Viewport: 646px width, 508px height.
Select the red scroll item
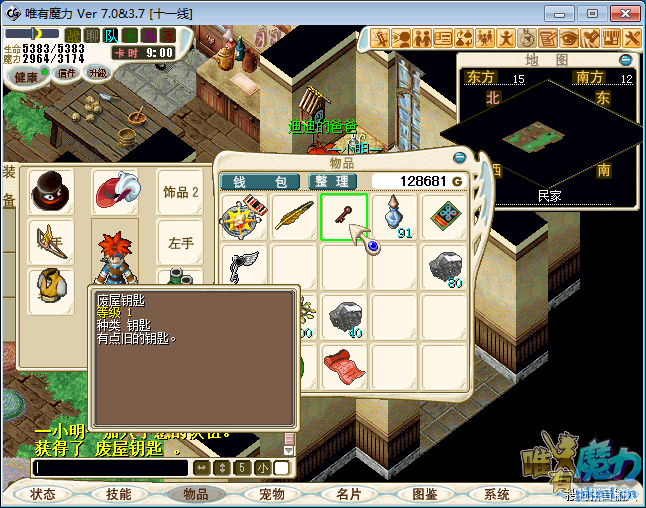click(x=344, y=365)
